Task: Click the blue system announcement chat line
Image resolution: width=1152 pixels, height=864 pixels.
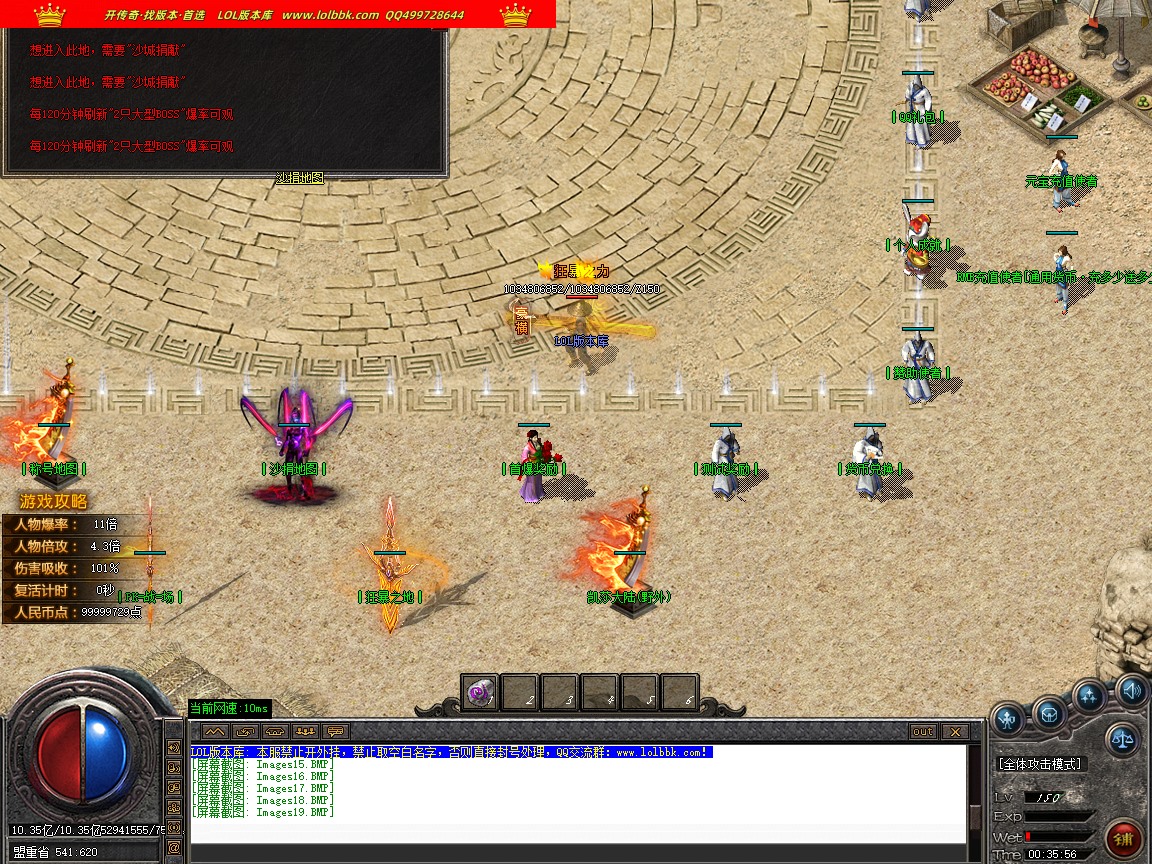Action: click(x=451, y=752)
